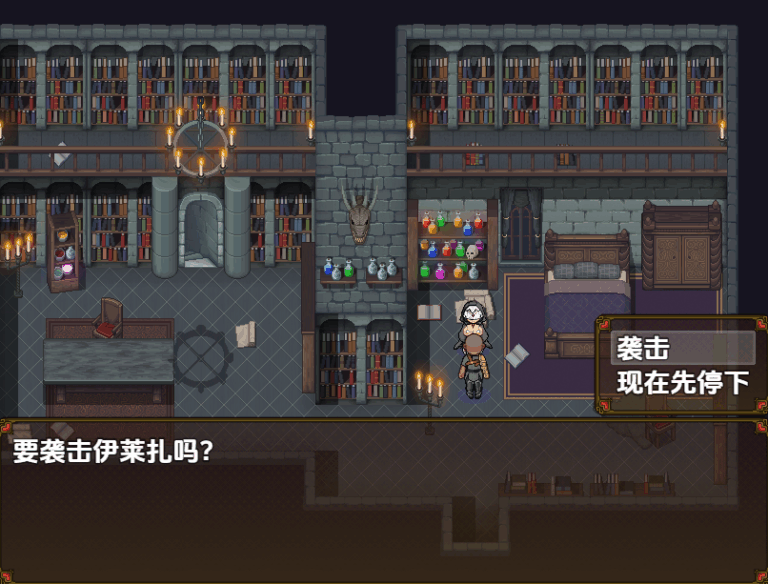Select 现在先停下 (stop for now)
Viewport: 768px width, 584px height.
pos(682,382)
